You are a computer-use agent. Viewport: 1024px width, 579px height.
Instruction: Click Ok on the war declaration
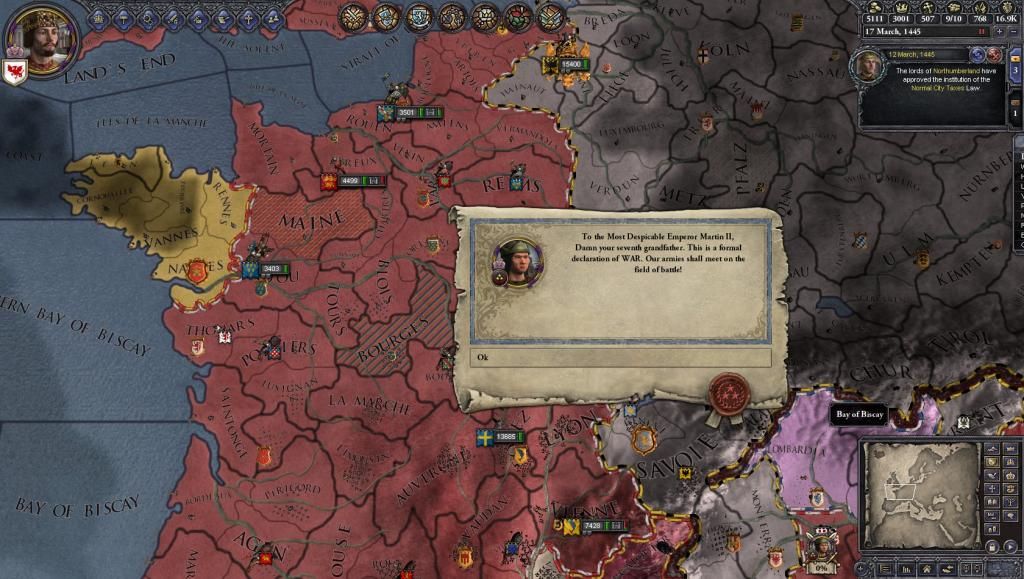pos(620,358)
